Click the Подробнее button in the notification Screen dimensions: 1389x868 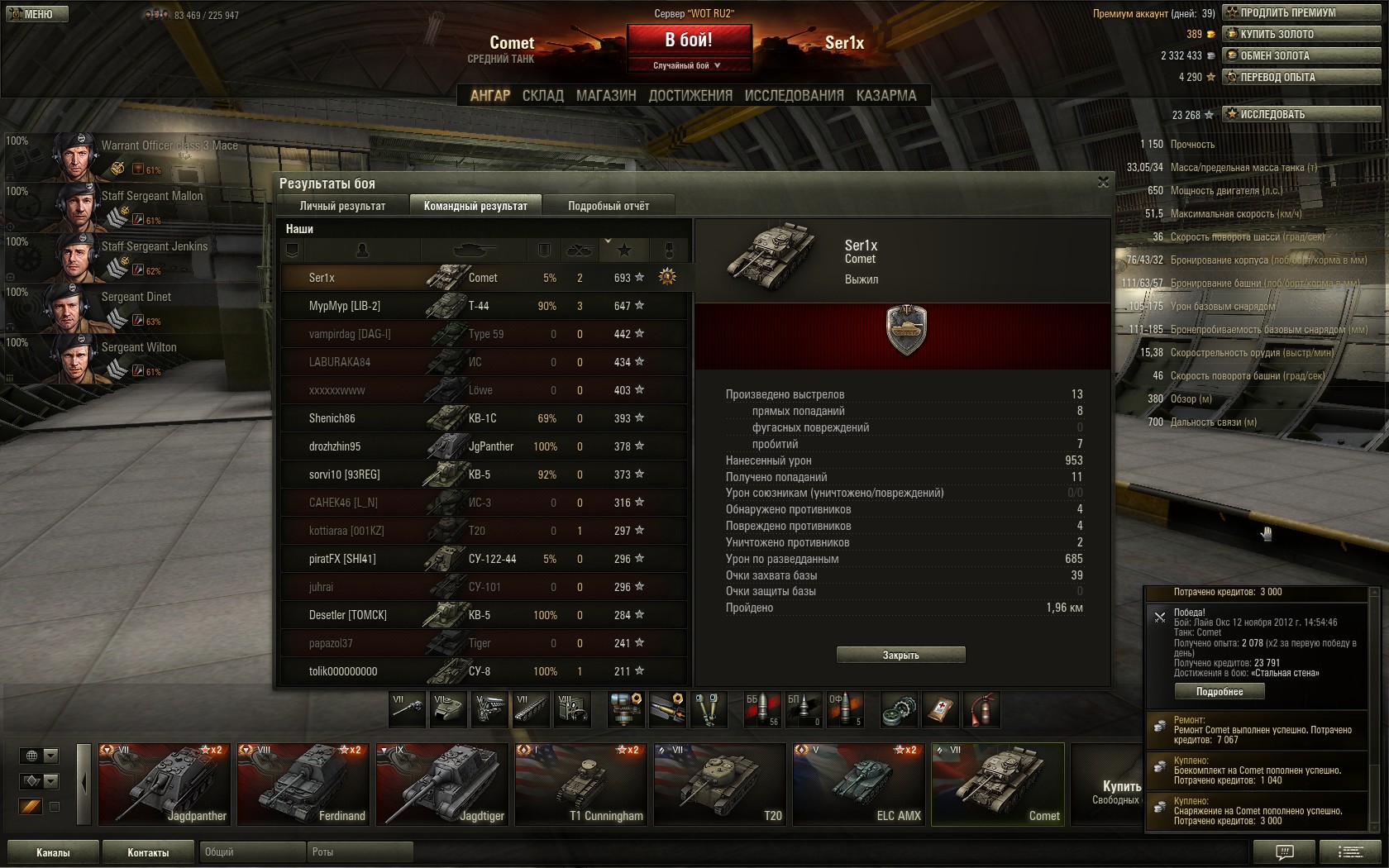[1220, 692]
